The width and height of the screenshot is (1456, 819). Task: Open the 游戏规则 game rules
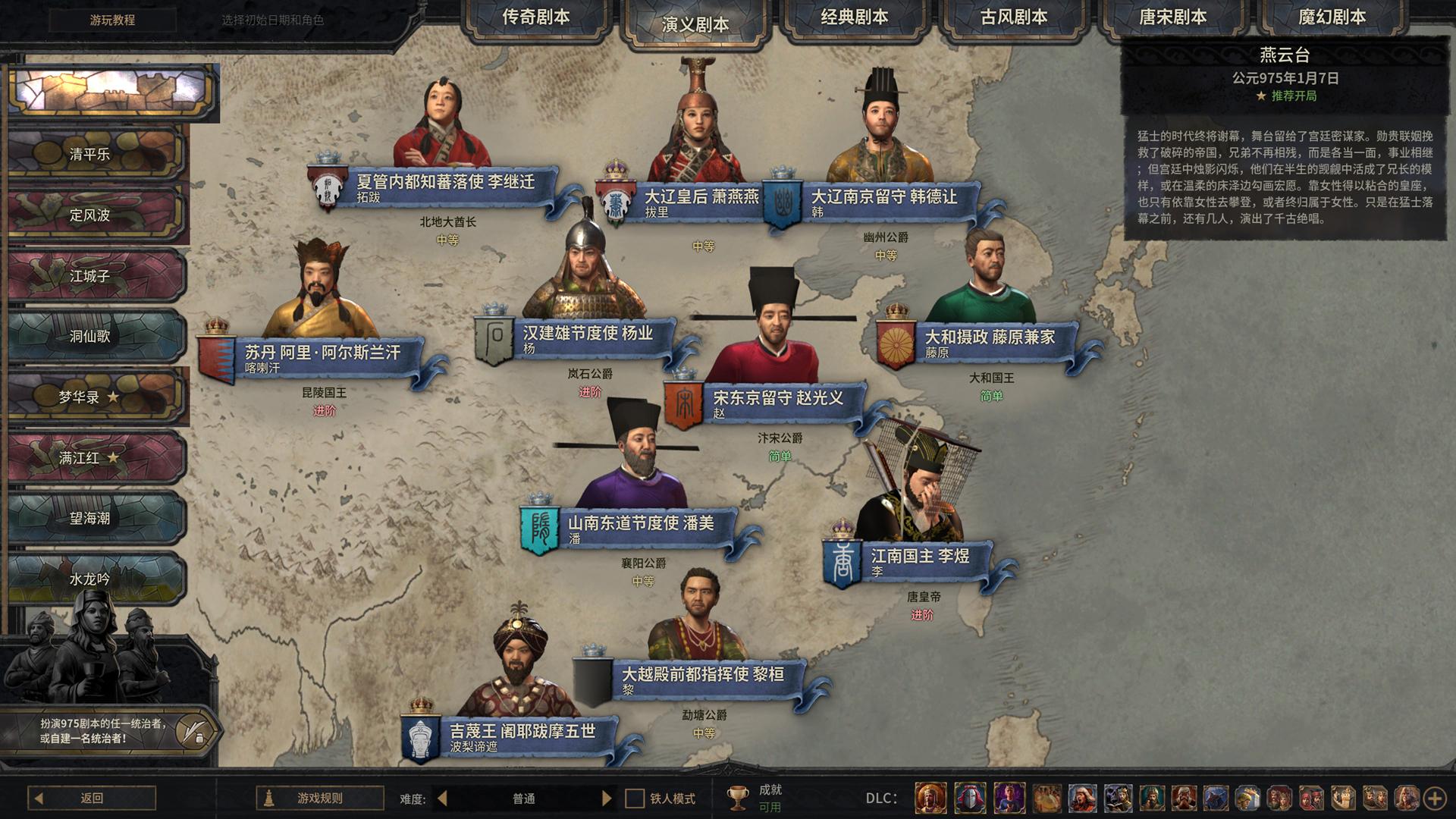pyautogui.click(x=319, y=798)
